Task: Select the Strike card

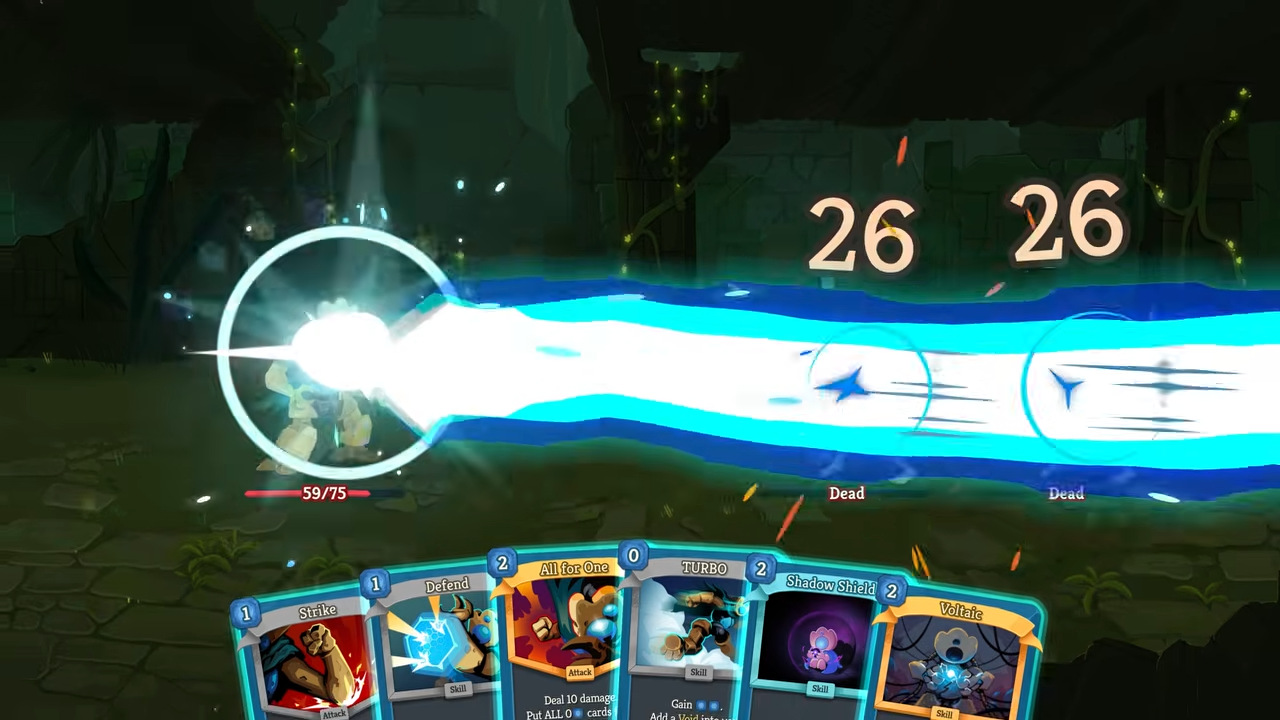Action: coord(317,650)
